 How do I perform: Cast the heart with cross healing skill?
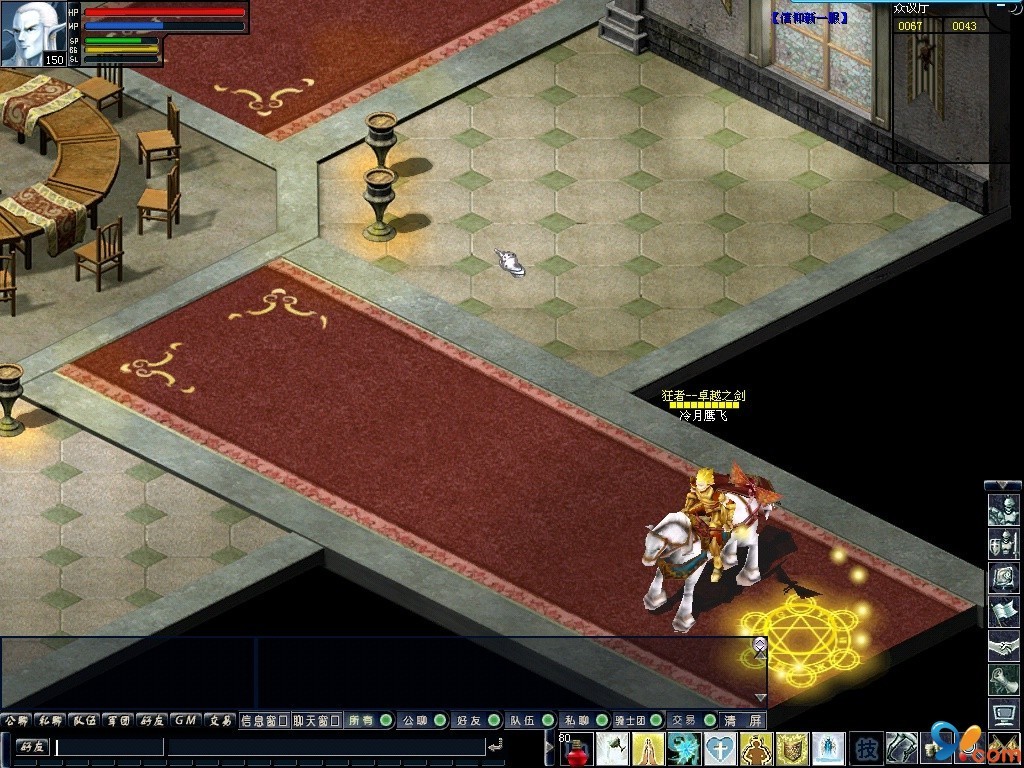click(x=720, y=748)
